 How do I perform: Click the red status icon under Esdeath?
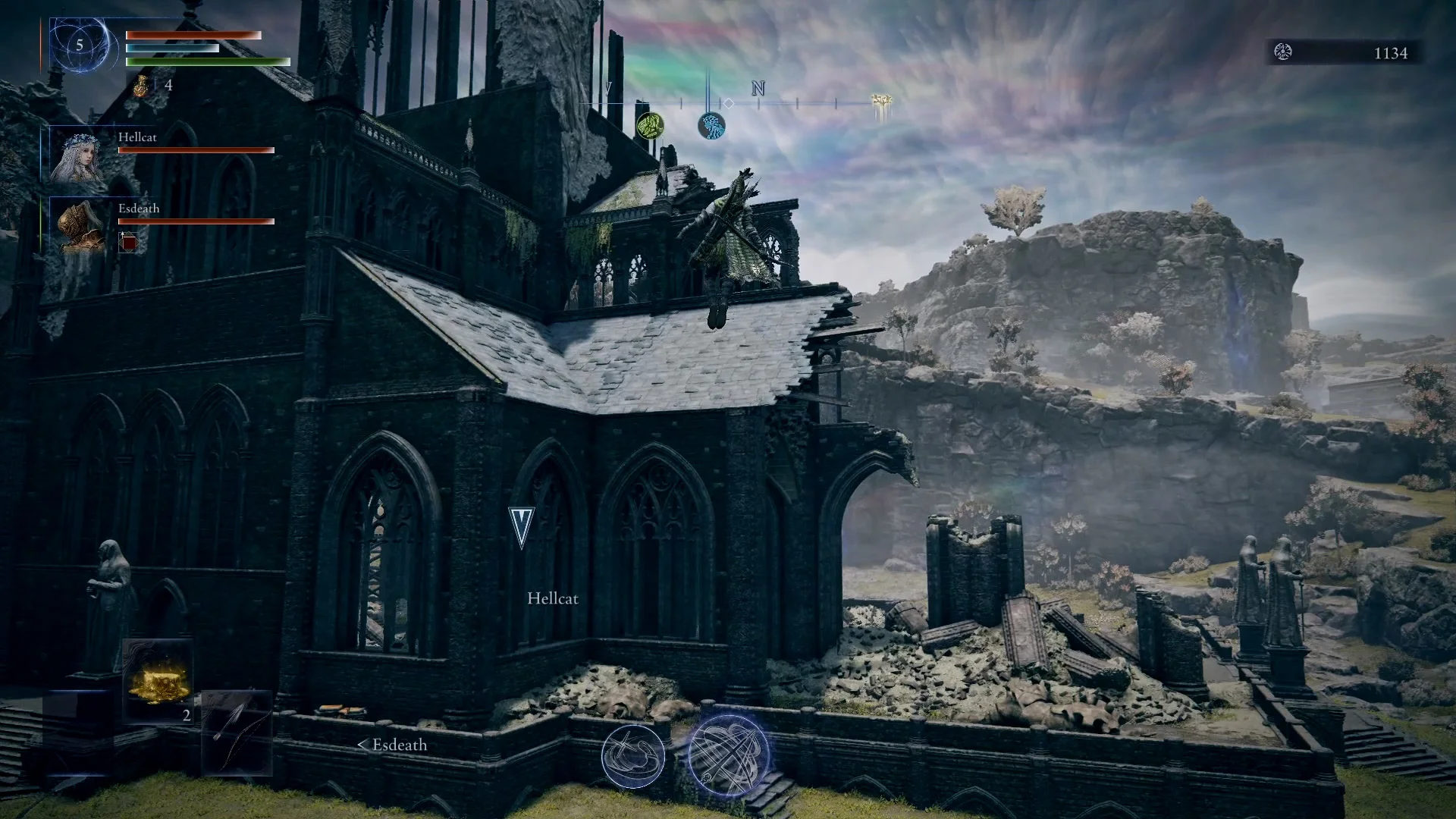coord(129,243)
